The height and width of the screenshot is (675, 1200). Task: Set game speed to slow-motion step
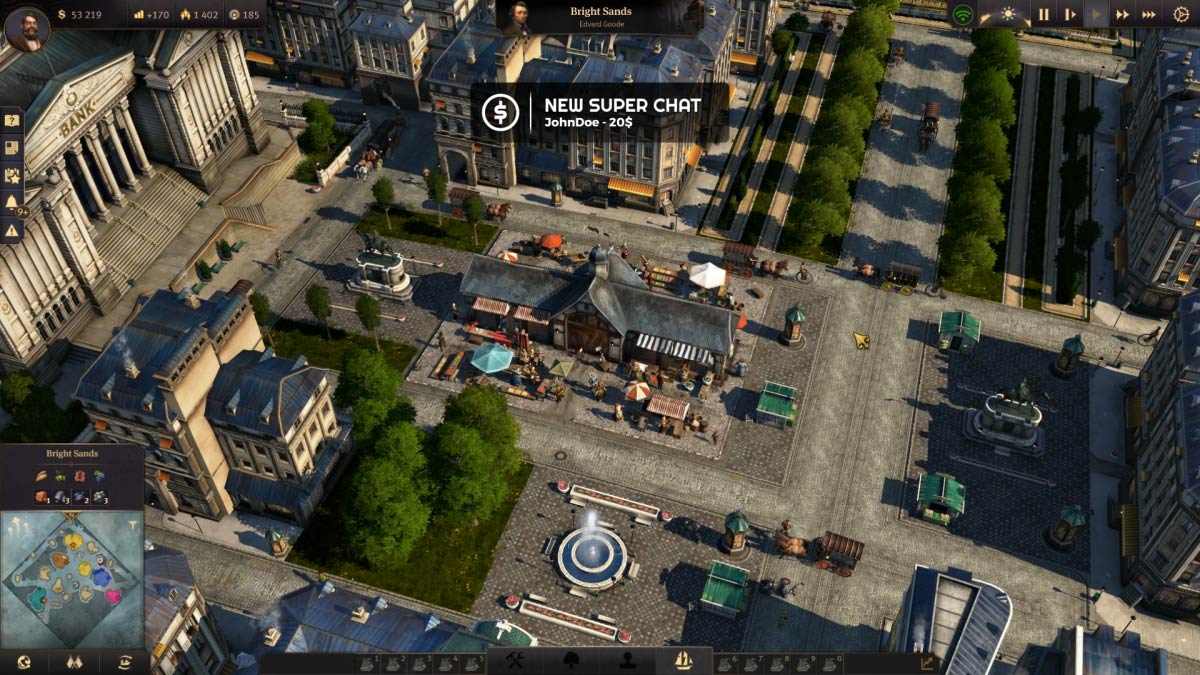(1070, 14)
